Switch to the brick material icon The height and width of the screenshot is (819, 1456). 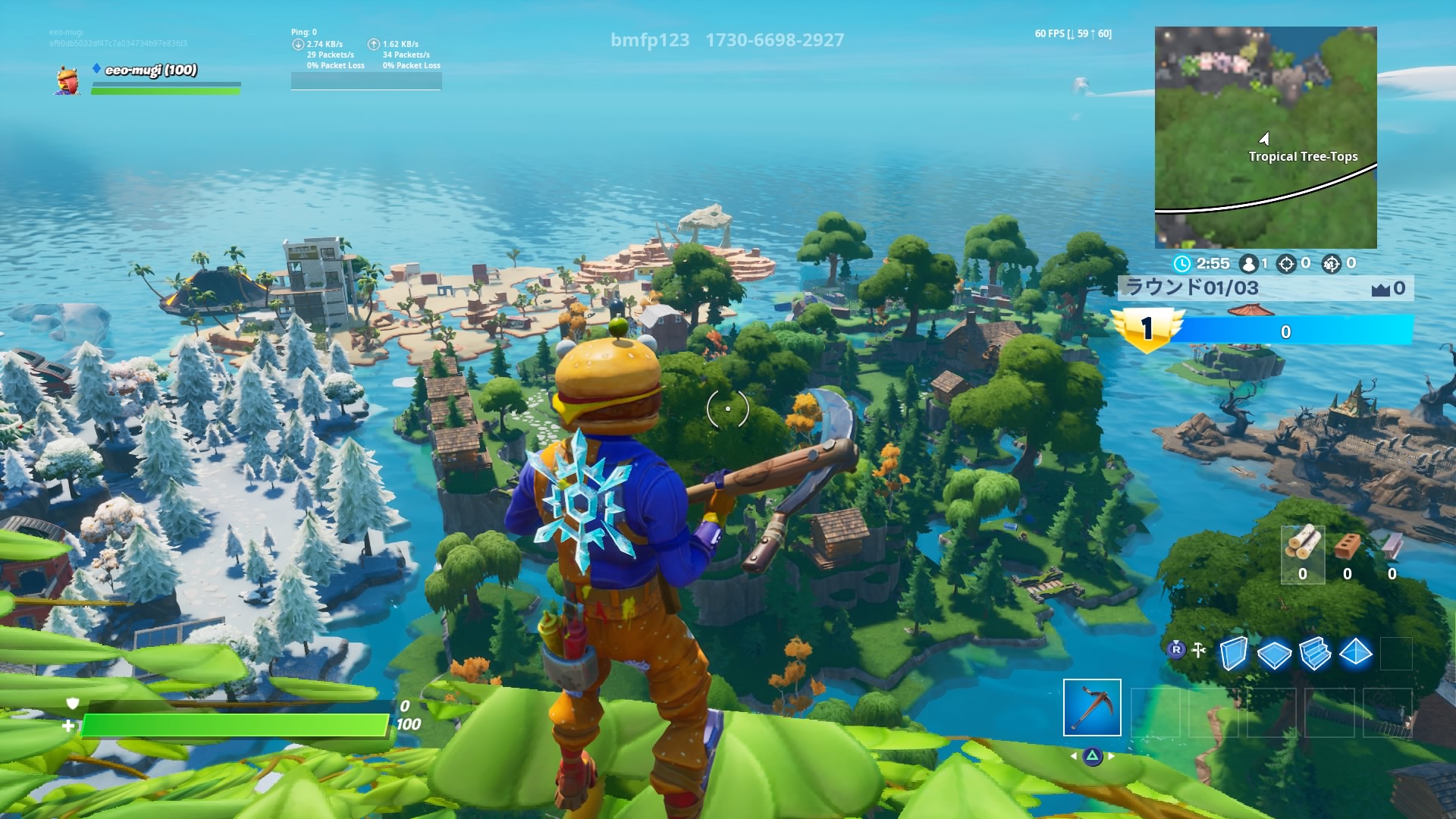[1347, 546]
